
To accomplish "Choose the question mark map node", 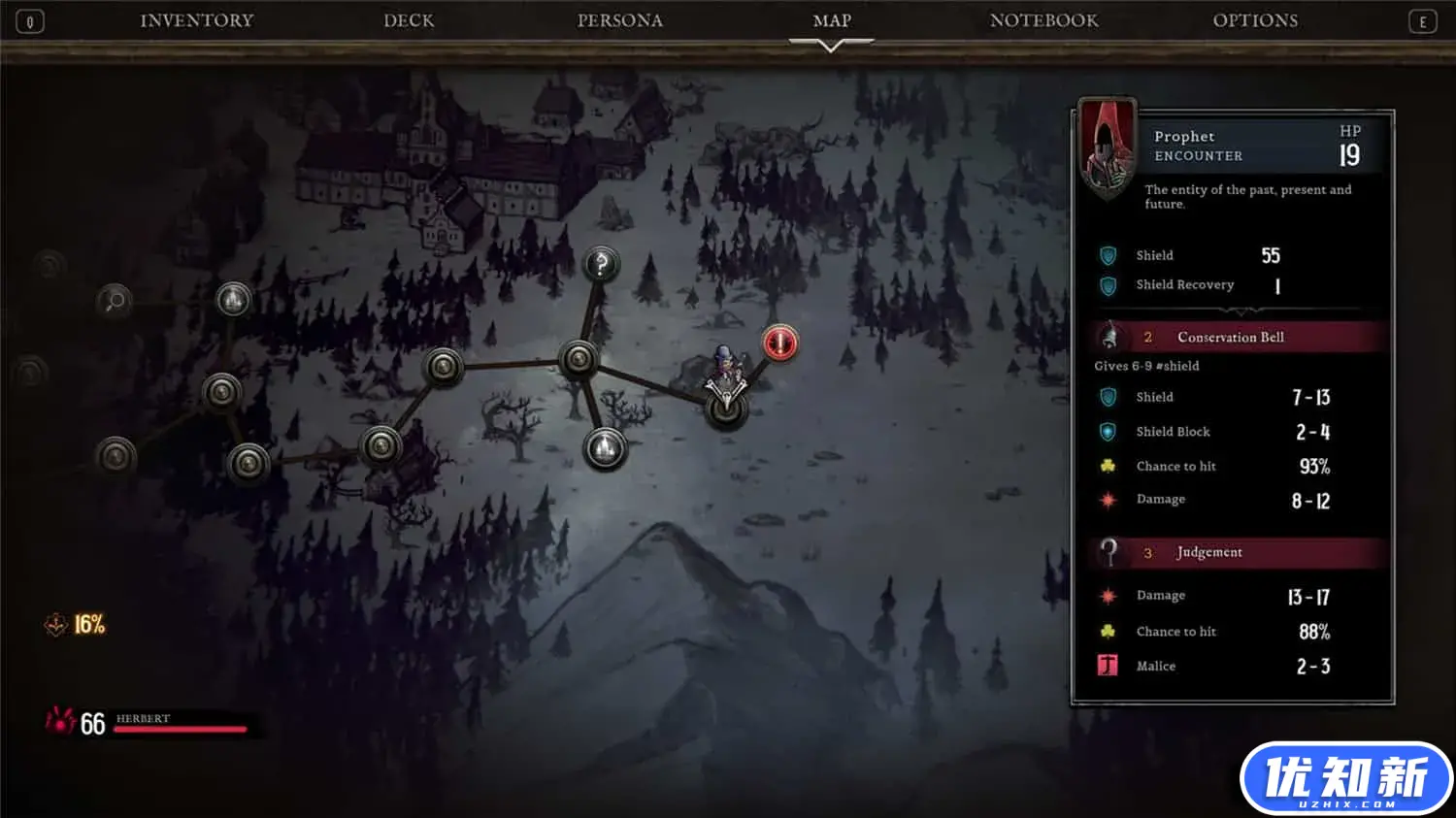I will (x=601, y=263).
